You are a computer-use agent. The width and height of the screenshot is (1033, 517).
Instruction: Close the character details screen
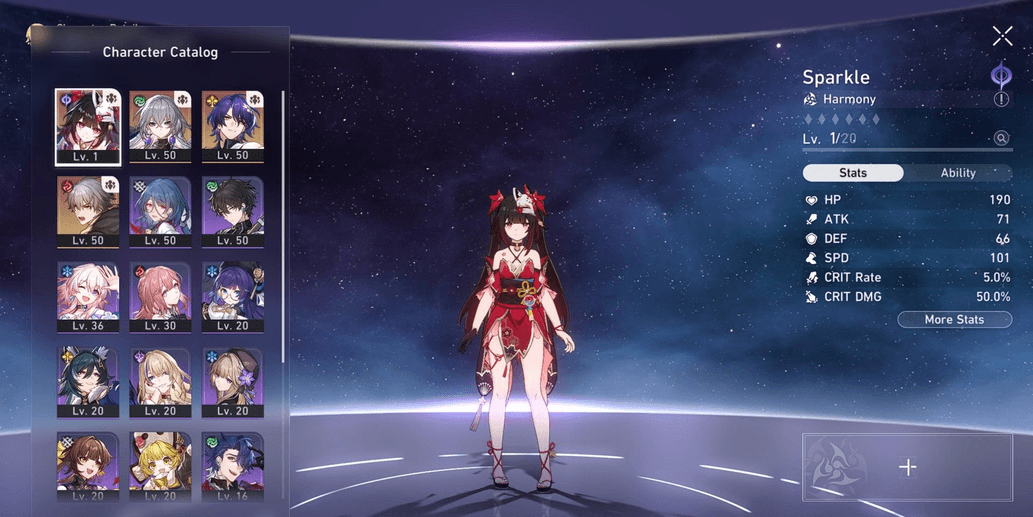tap(1002, 37)
